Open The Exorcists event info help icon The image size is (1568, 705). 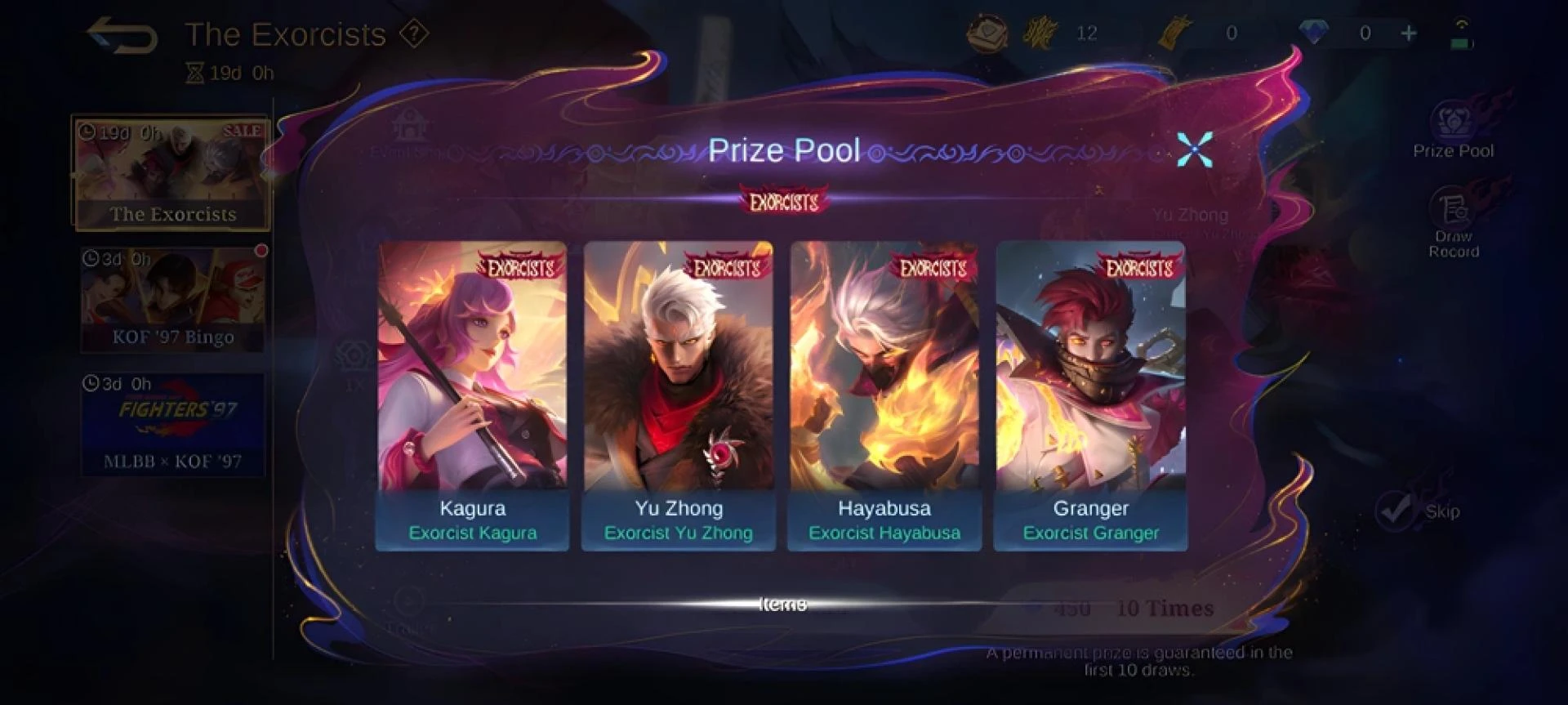414,34
